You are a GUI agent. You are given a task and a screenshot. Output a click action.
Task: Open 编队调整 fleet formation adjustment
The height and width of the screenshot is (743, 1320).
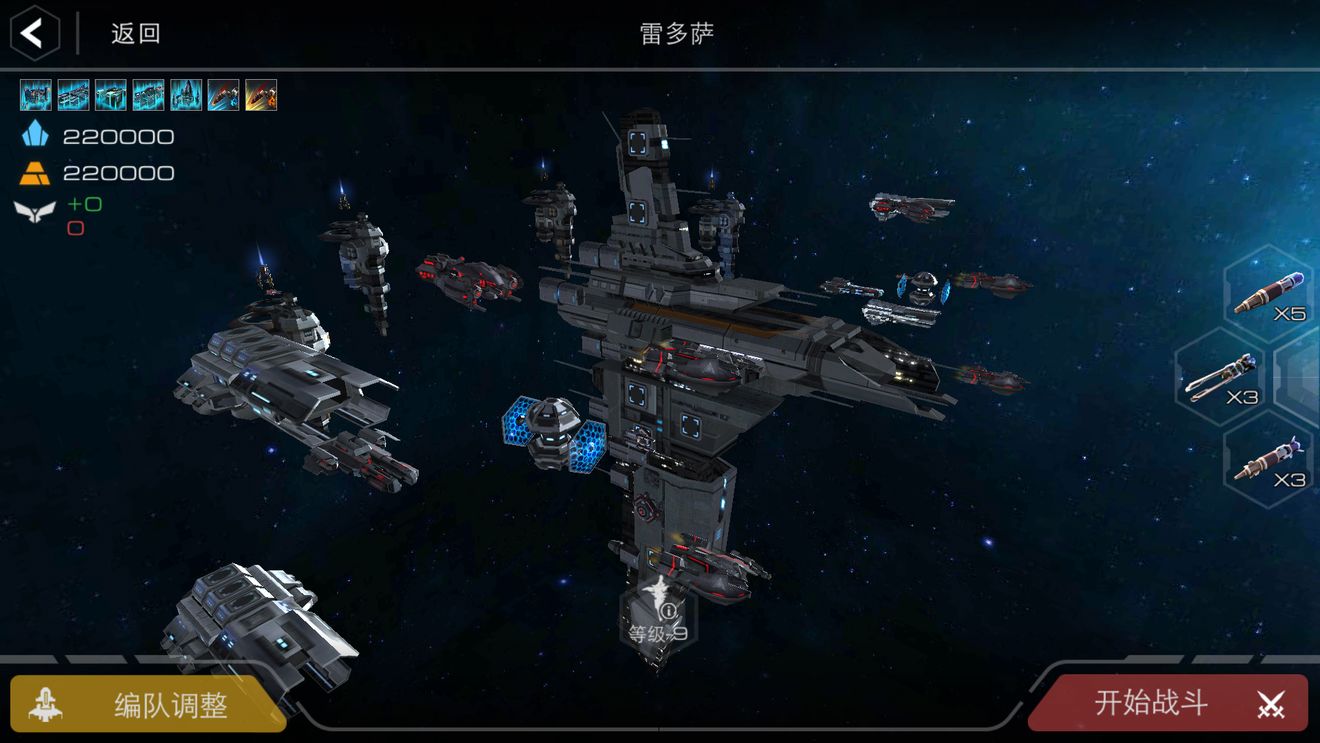coord(148,704)
